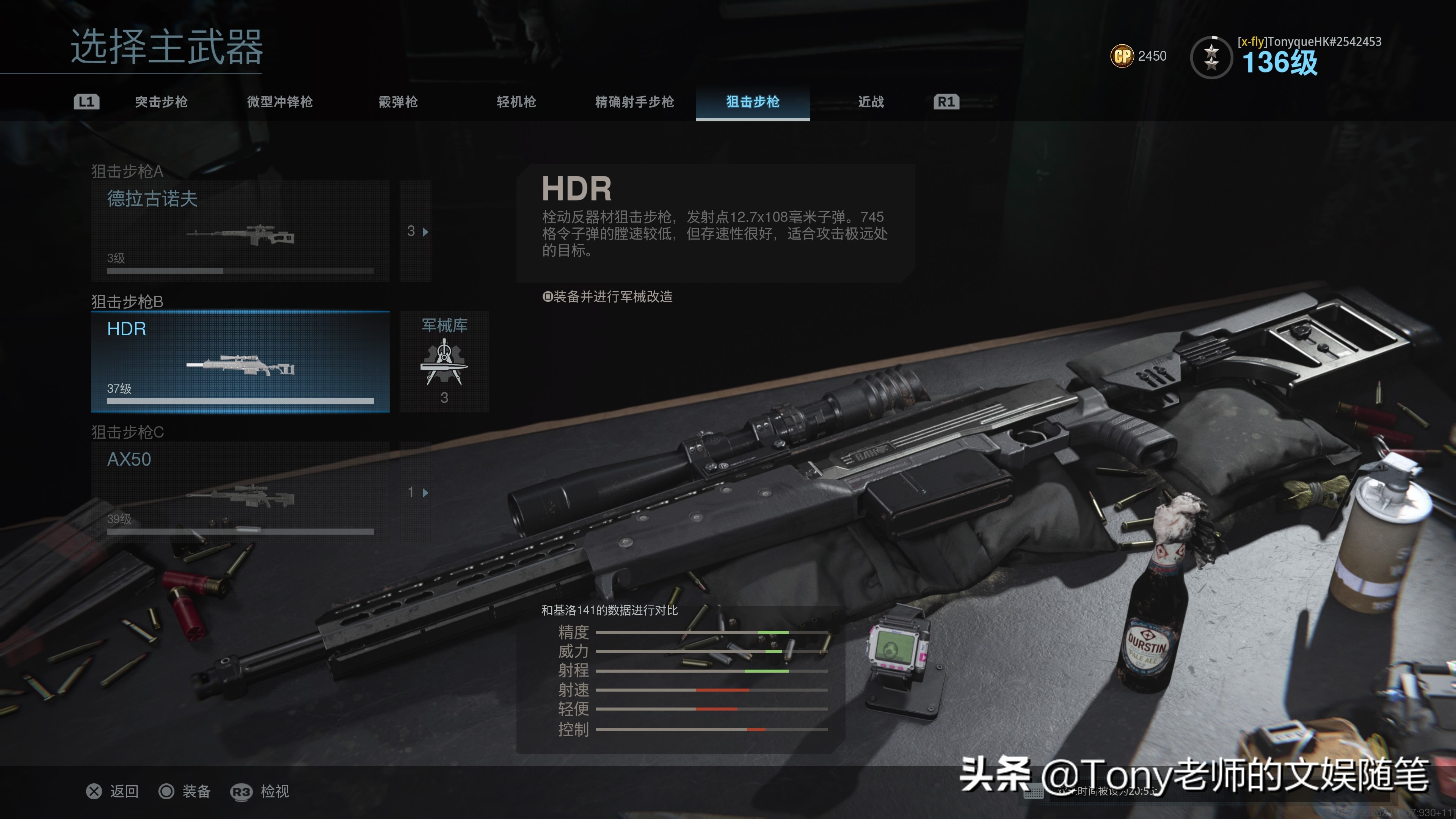Choose 装备并进行军械改造 option
1456x819 pixels.
608,297
